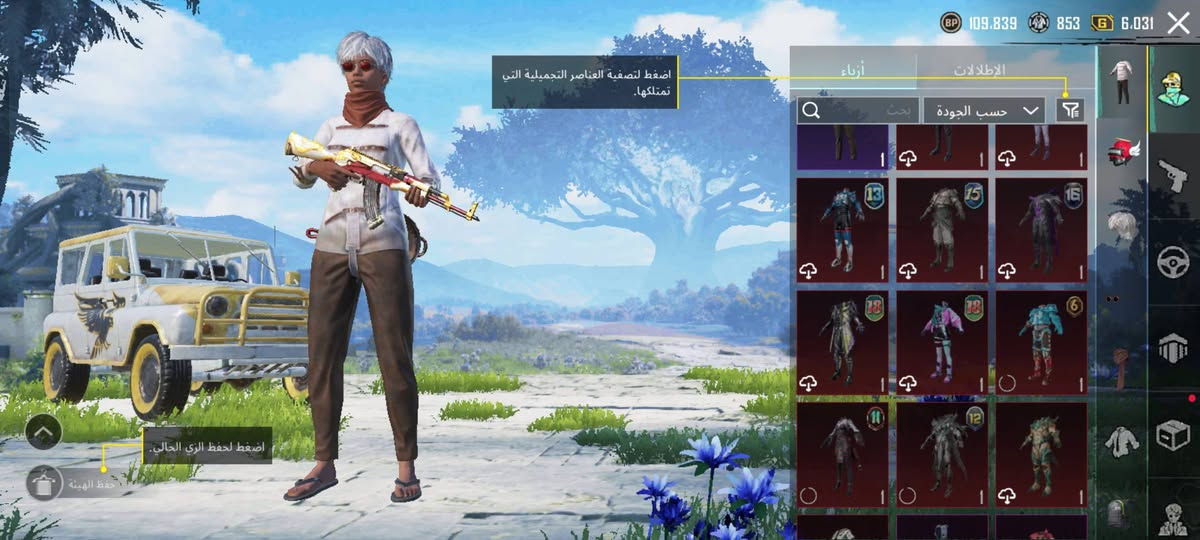Open the steering wheel vehicles category
The height and width of the screenshot is (540, 1200).
(x=1171, y=262)
